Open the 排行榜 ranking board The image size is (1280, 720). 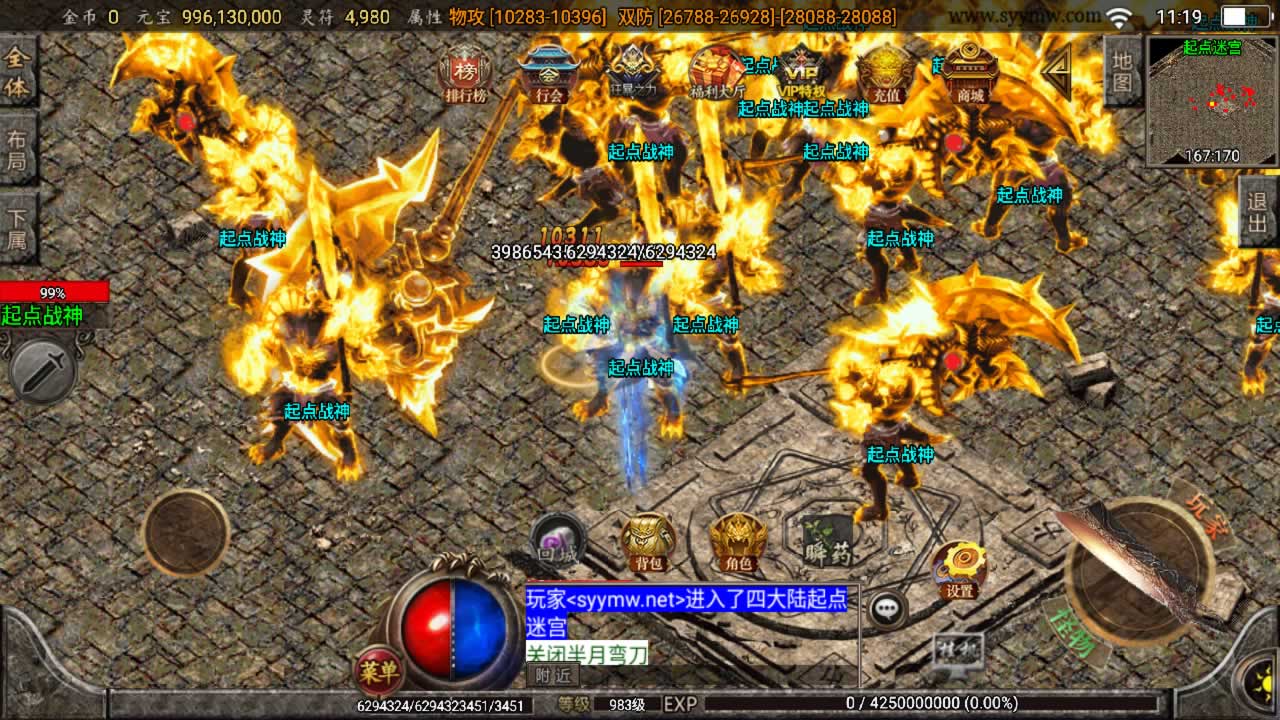click(x=465, y=74)
